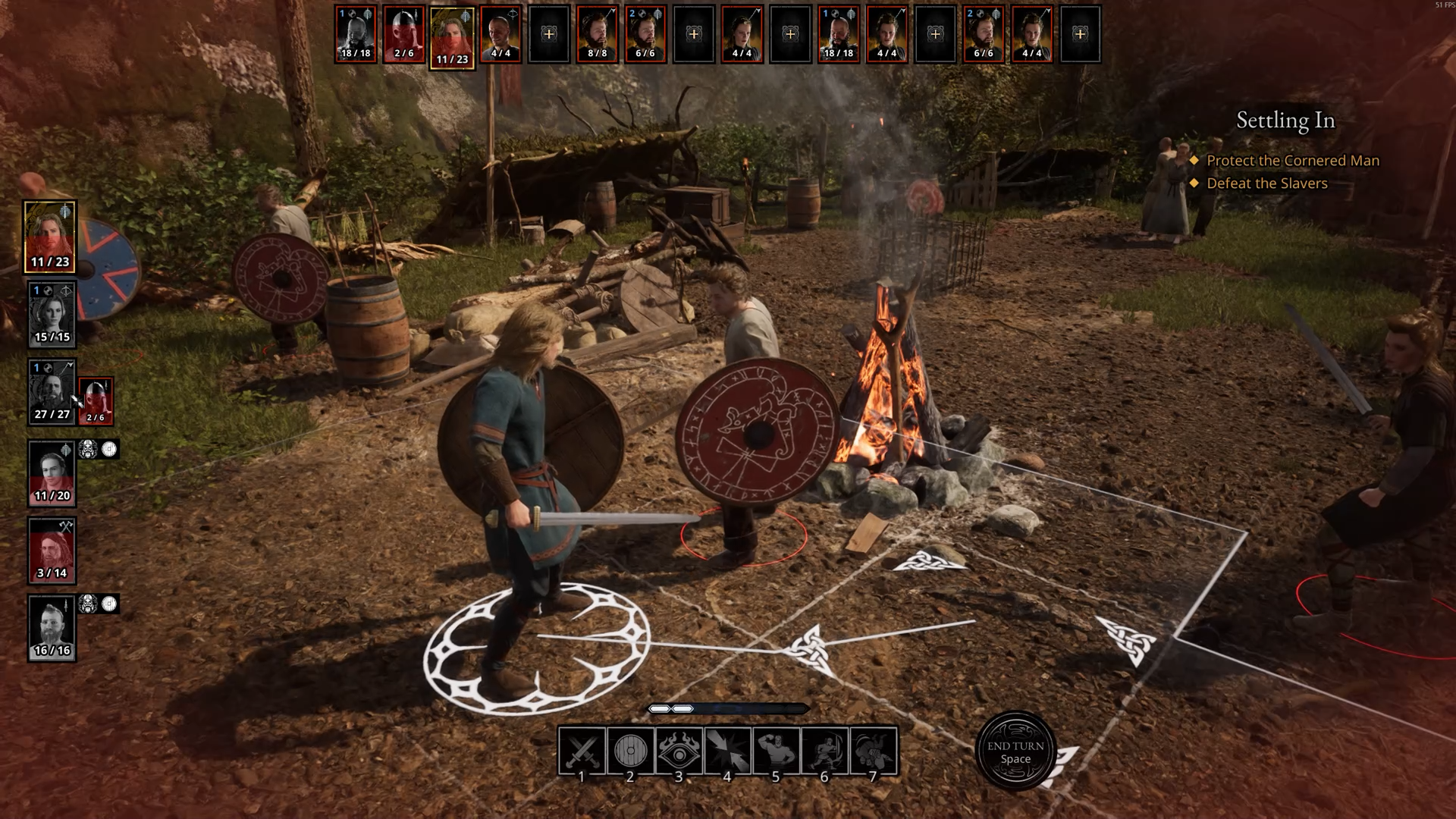
Task: Use the round shield ability
Action: point(630,751)
